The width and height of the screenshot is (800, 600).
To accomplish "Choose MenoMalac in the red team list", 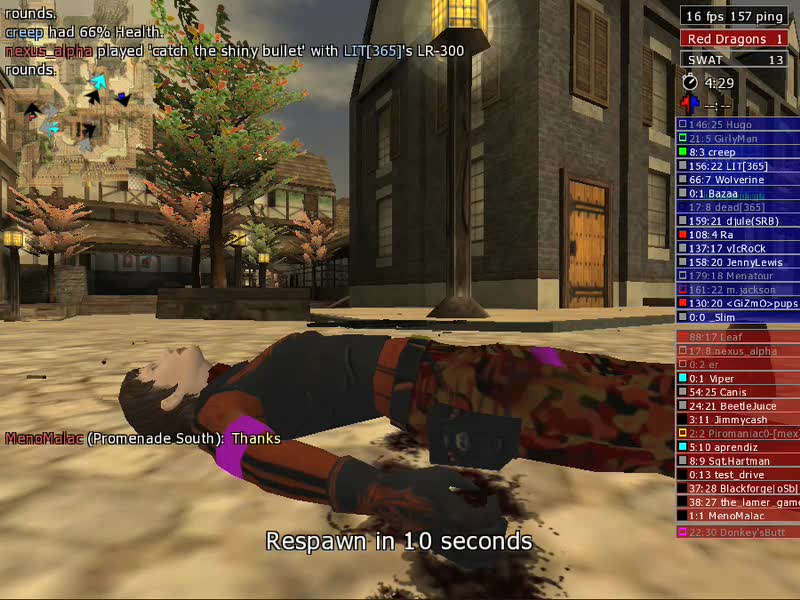I will coord(737,516).
